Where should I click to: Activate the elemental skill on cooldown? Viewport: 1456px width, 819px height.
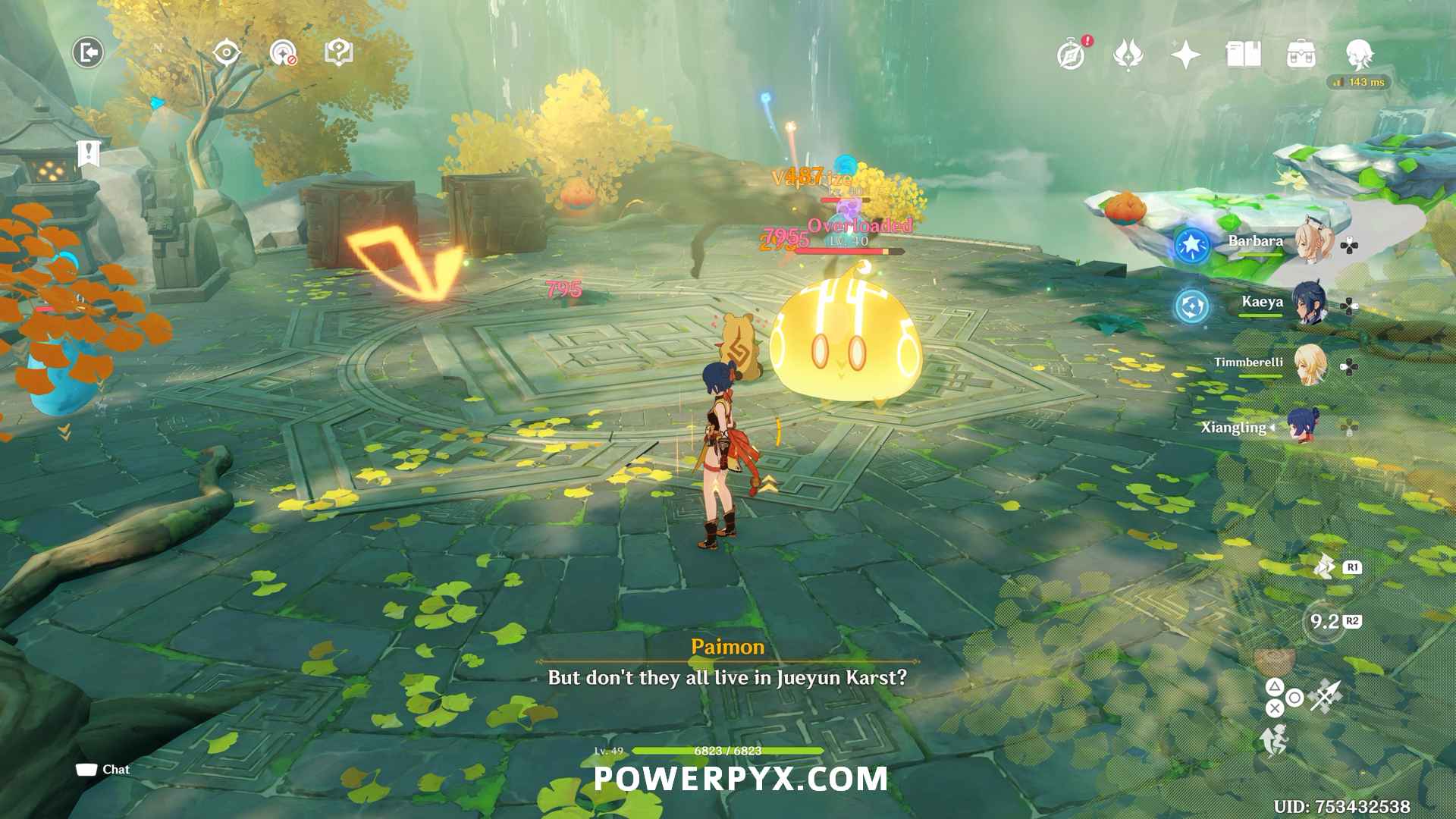click(x=1324, y=622)
